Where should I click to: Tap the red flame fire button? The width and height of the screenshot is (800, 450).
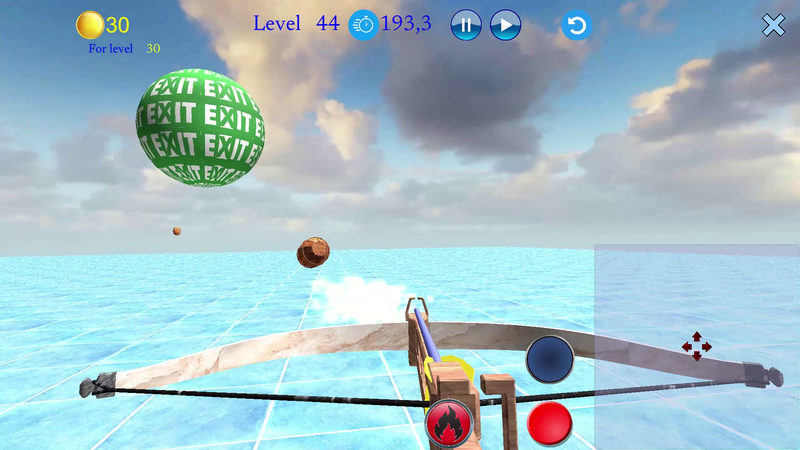[449, 423]
